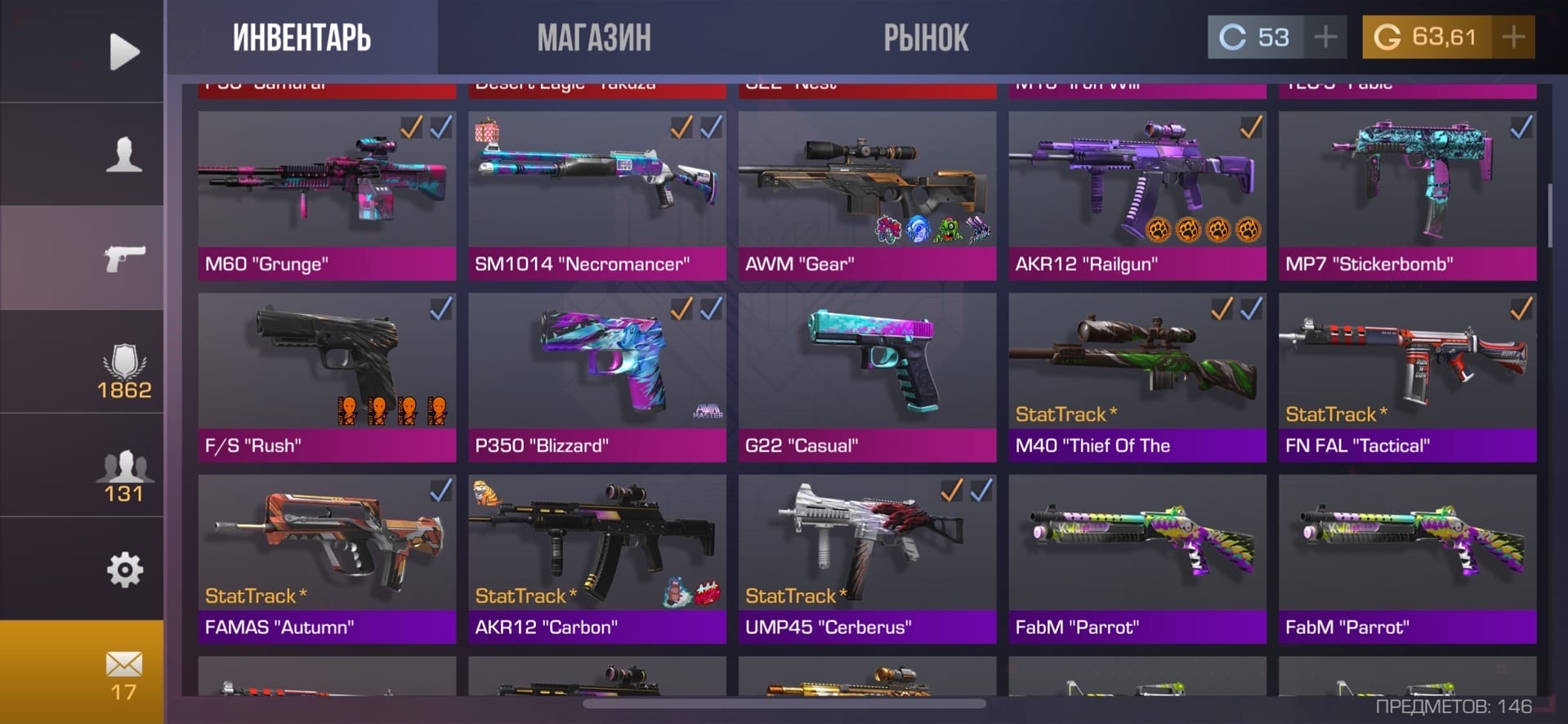Open the mail inbox with 17 messages
Viewport: 1568px width, 724px height.
click(124, 673)
